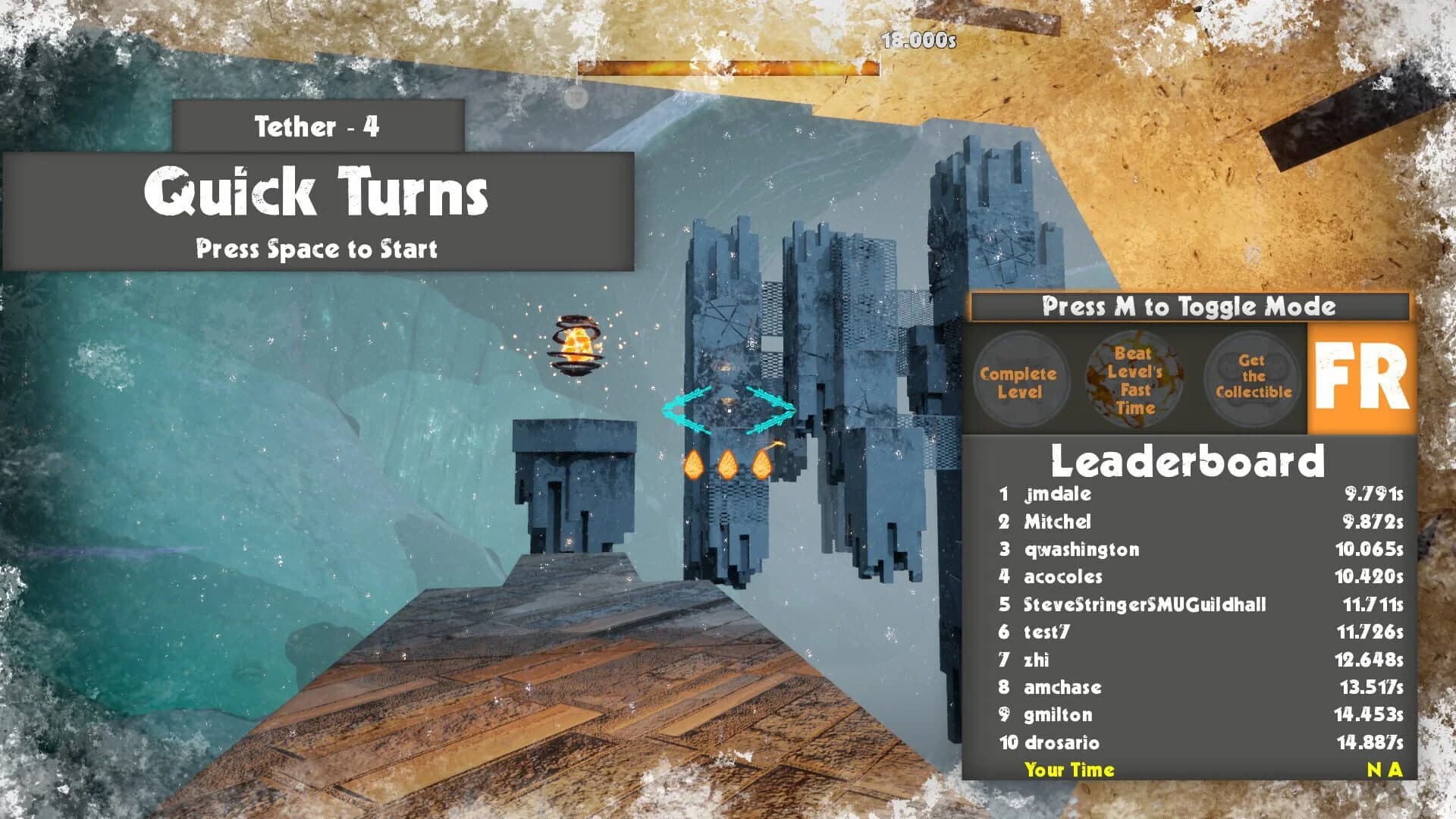This screenshot has height=819, width=1456.
Task: Click the middle orange flame pickup icon
Action: click(728, 463)
